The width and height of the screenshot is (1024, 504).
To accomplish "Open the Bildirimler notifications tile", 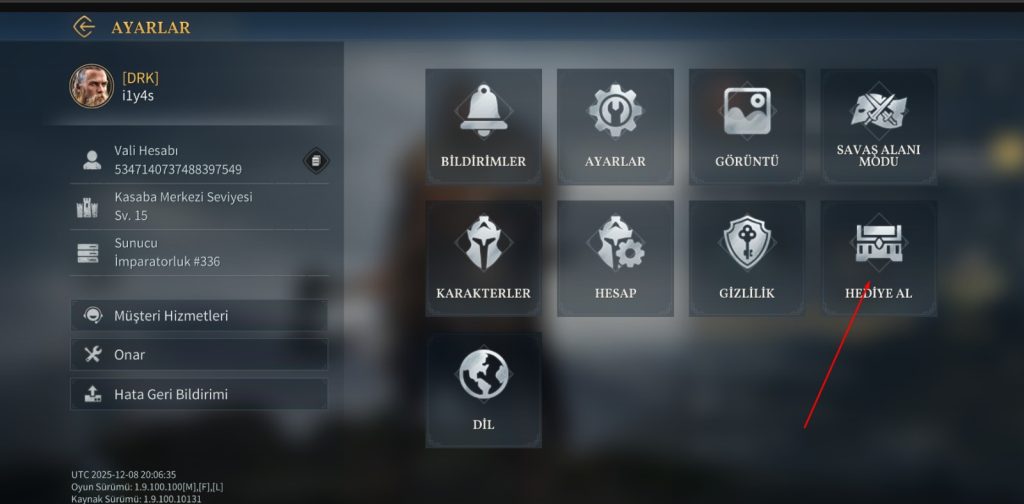I will pyautogui.click(x=483, y=126).
